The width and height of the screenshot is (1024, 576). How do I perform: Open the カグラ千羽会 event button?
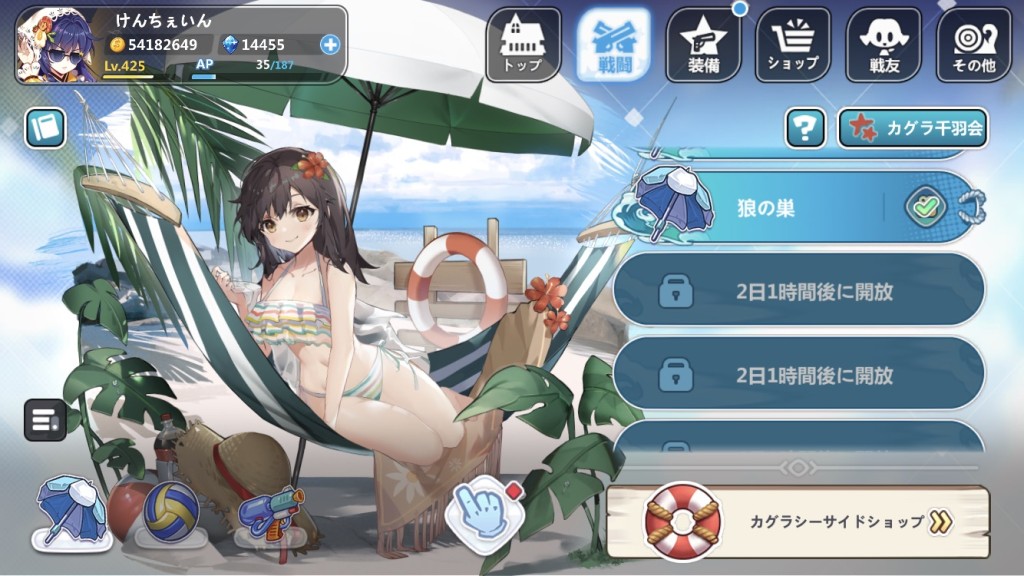coord(912,128)
